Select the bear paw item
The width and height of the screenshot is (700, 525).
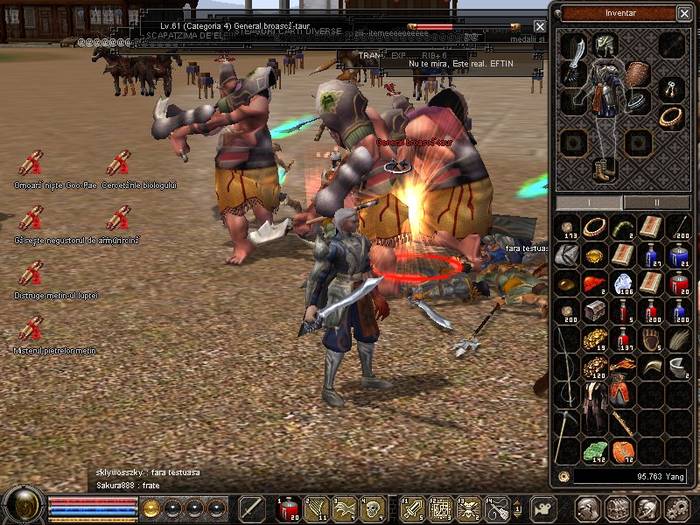pyautogui.click(x=651, y=340)
